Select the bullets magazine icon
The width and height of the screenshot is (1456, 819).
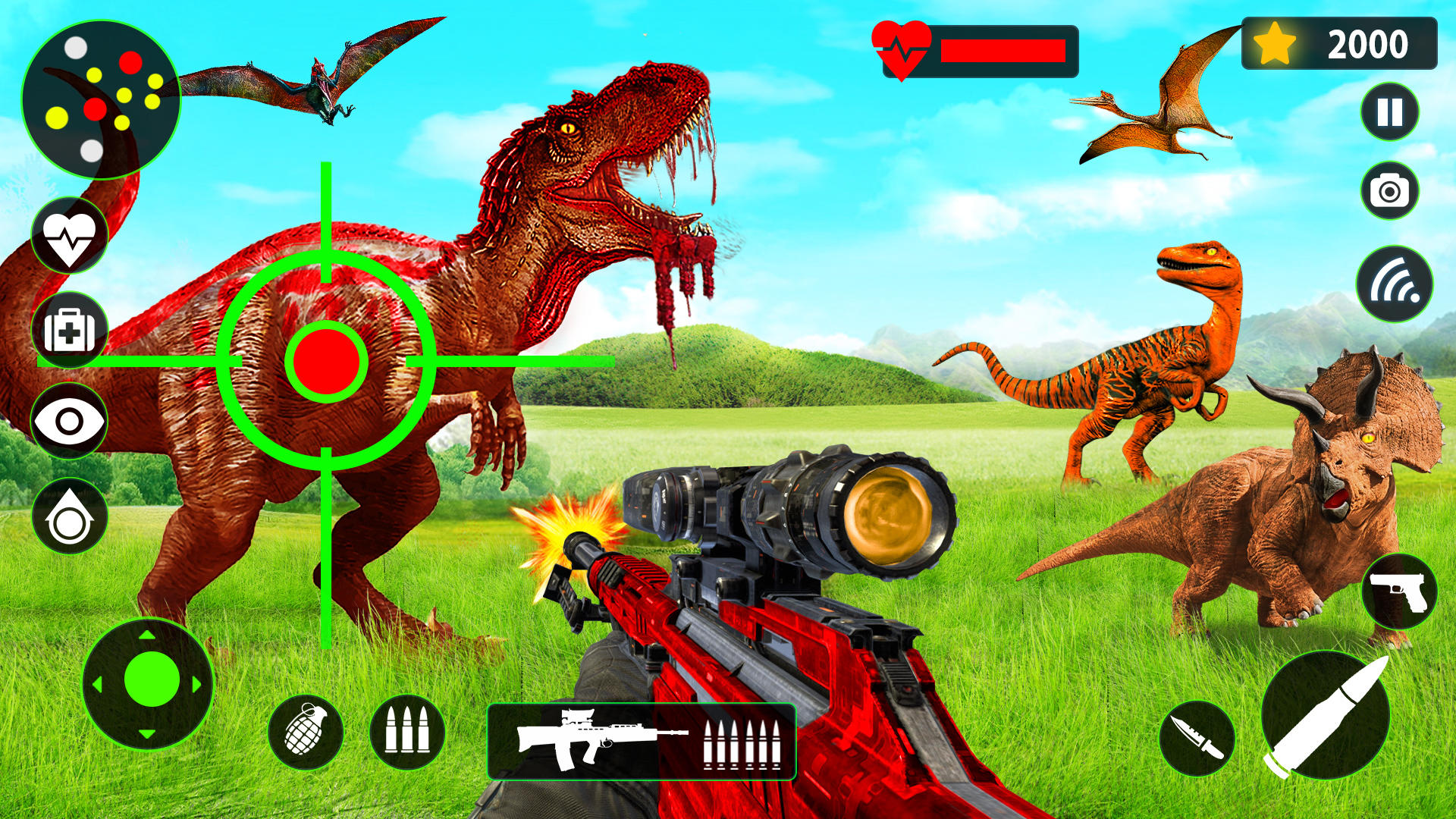pyautogui.click(x=409, y=732)
